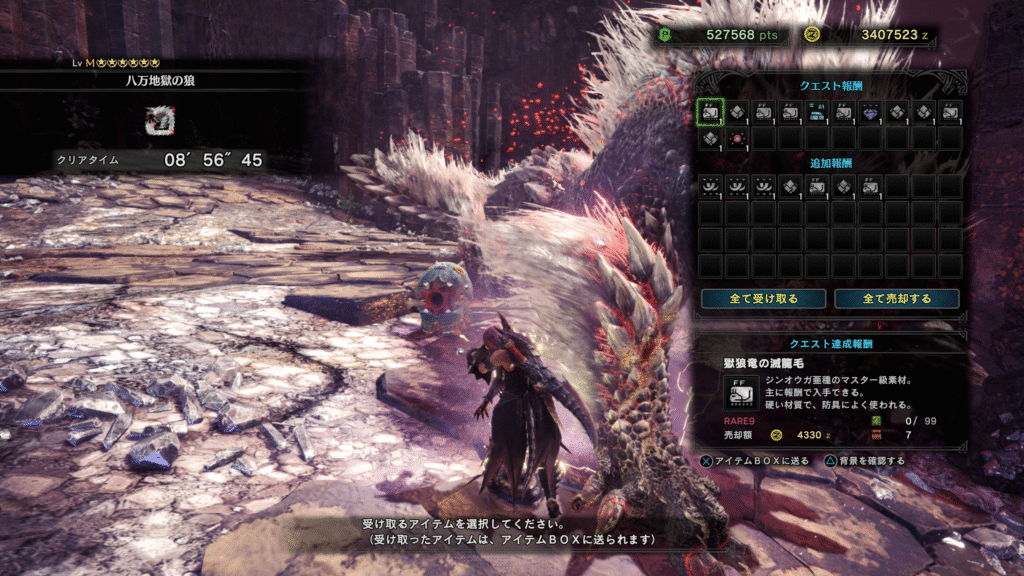Choose the red orb reward item
This screenshot has width=1024, height=576.
736,138
